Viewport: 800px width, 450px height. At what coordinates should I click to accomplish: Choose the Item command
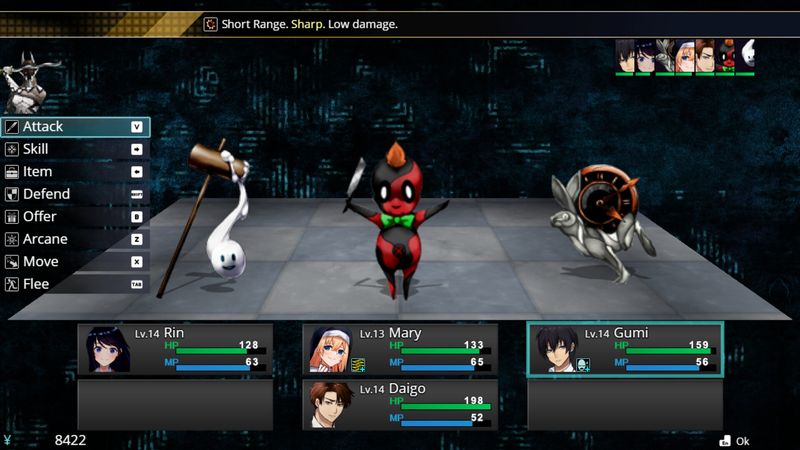[x=75, y=172]
